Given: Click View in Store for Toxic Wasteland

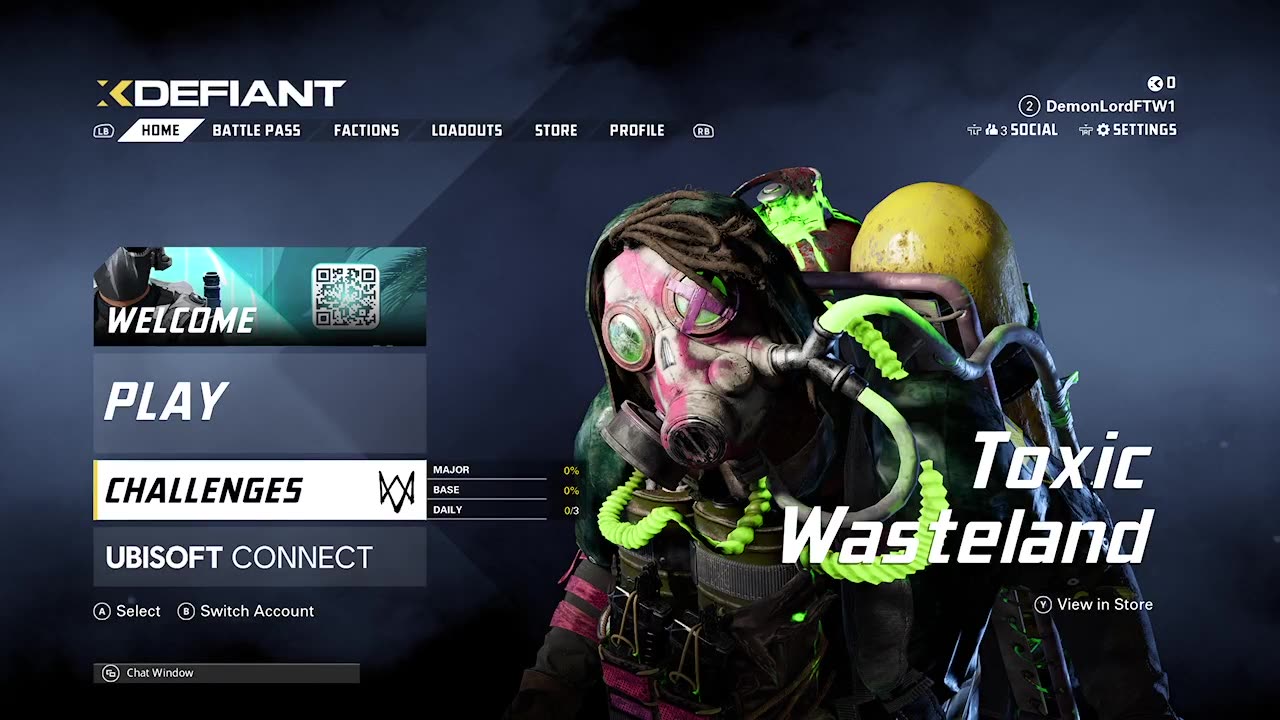Looking at the screenshot, I should coord(1095,604).
